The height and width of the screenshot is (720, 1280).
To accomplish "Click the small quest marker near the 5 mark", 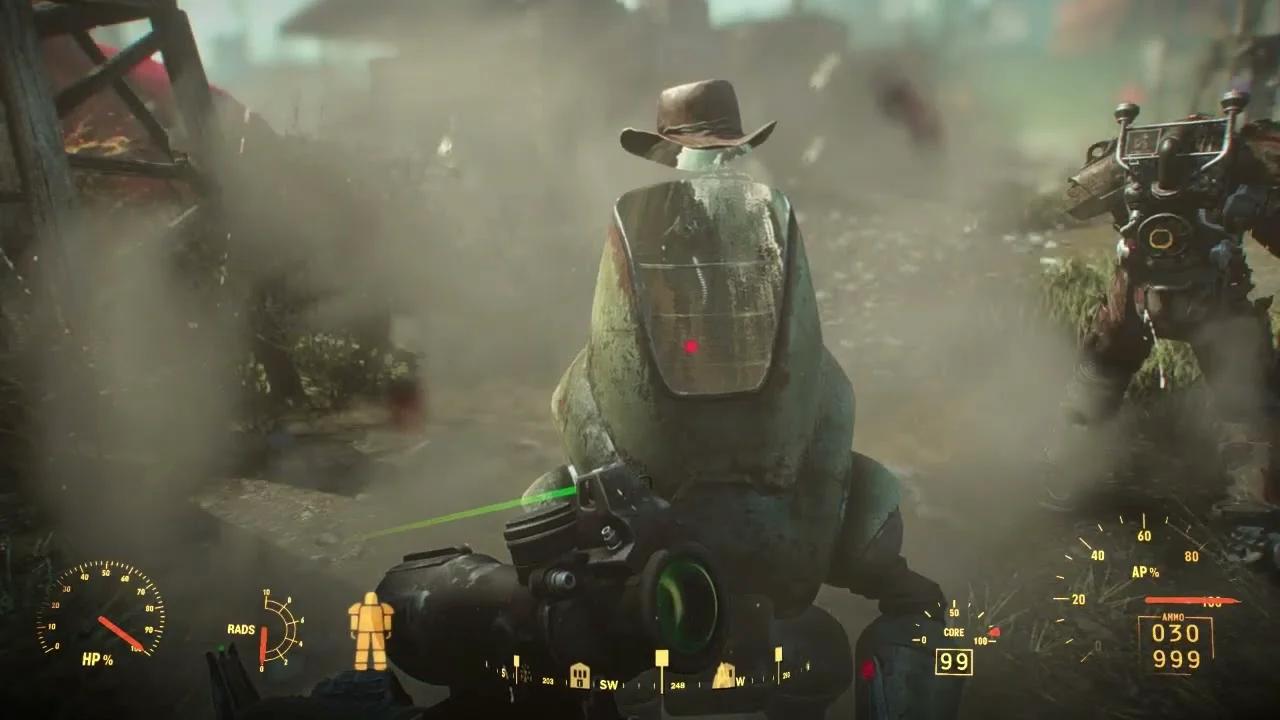I will point(516,660).
